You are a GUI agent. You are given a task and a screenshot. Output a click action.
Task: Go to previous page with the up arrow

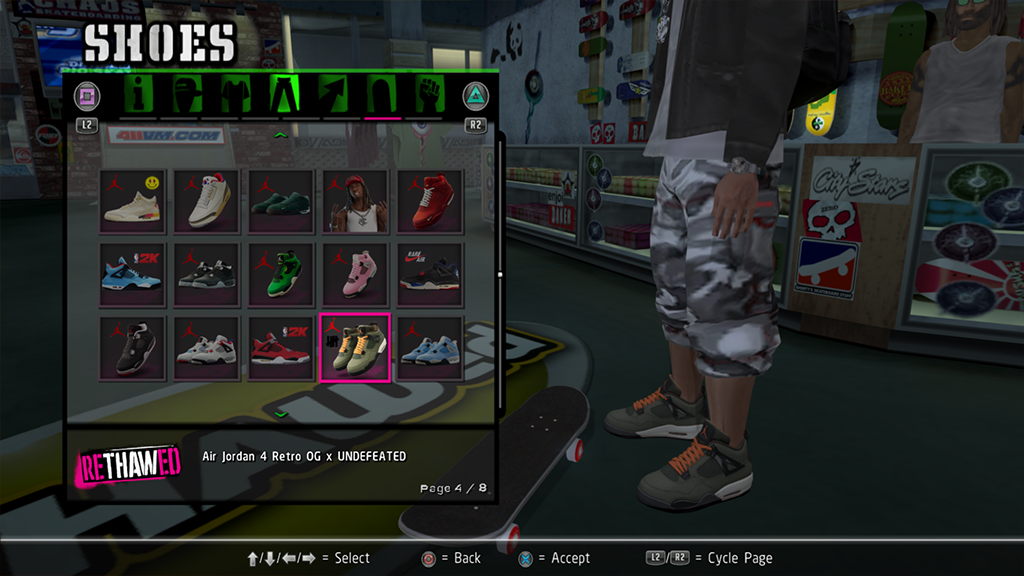(281, 134)
